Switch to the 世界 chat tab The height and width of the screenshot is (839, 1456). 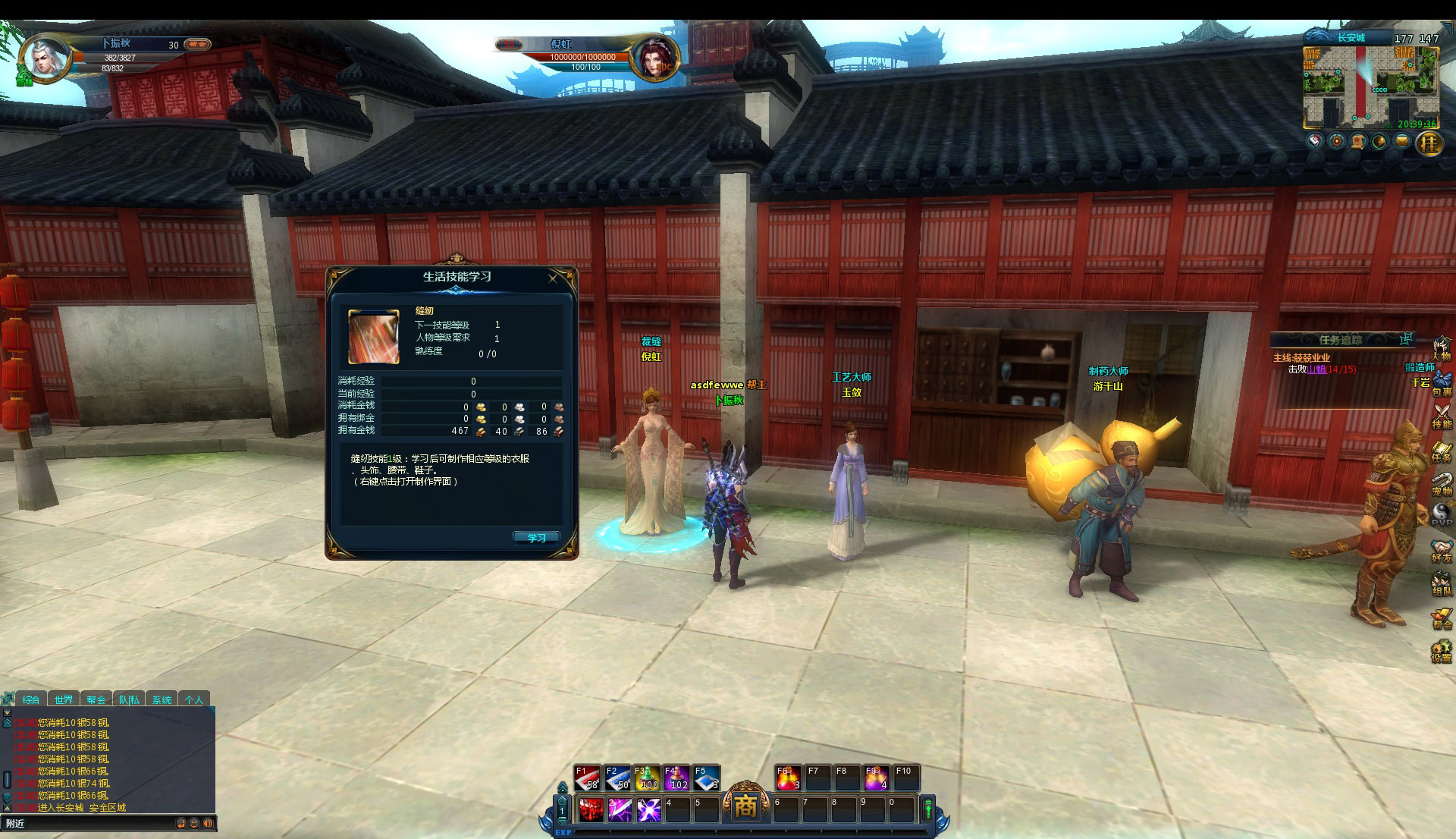(64, 699)
